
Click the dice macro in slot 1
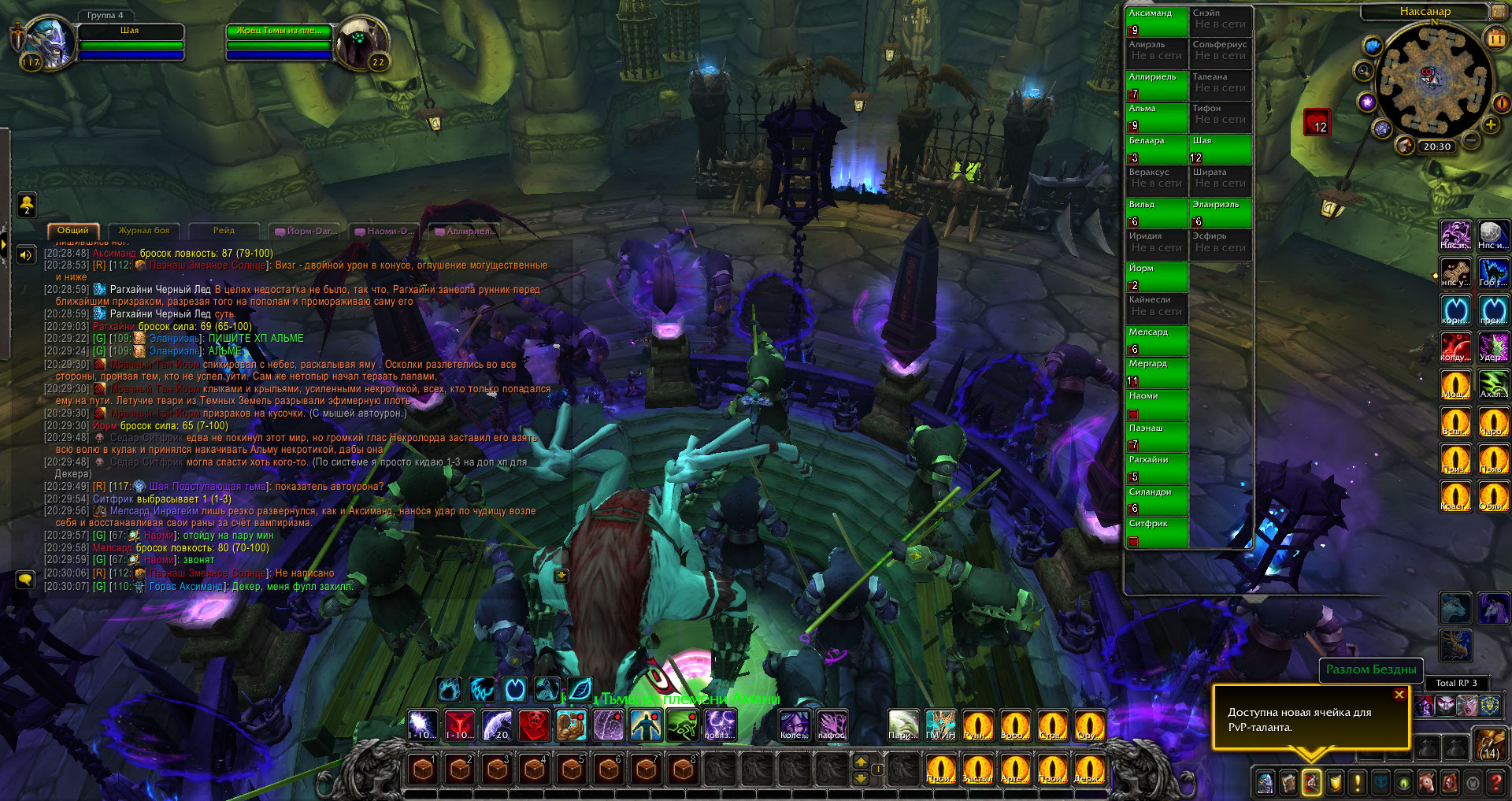(423, 768)
